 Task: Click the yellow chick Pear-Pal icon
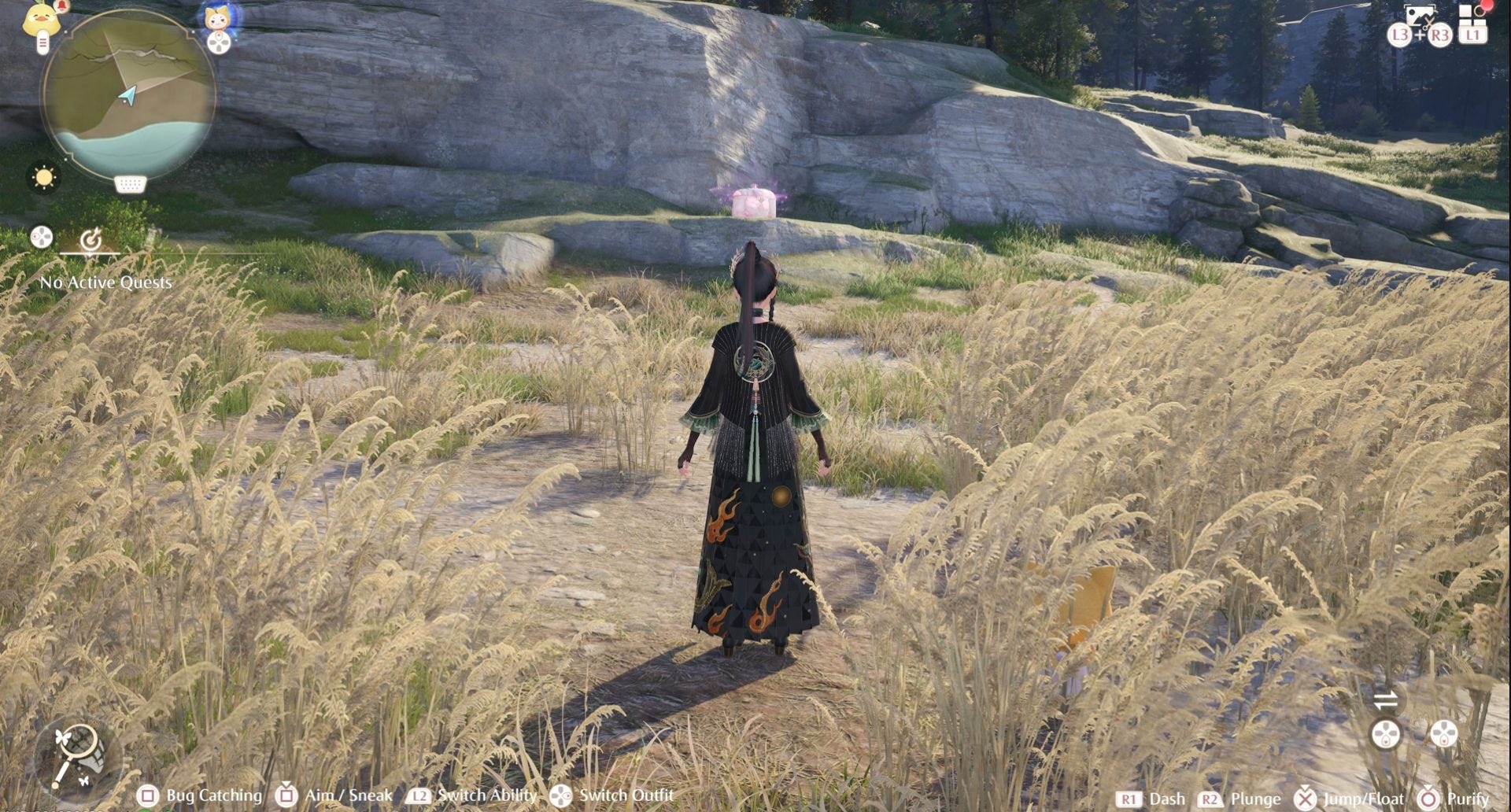point(41,20)
